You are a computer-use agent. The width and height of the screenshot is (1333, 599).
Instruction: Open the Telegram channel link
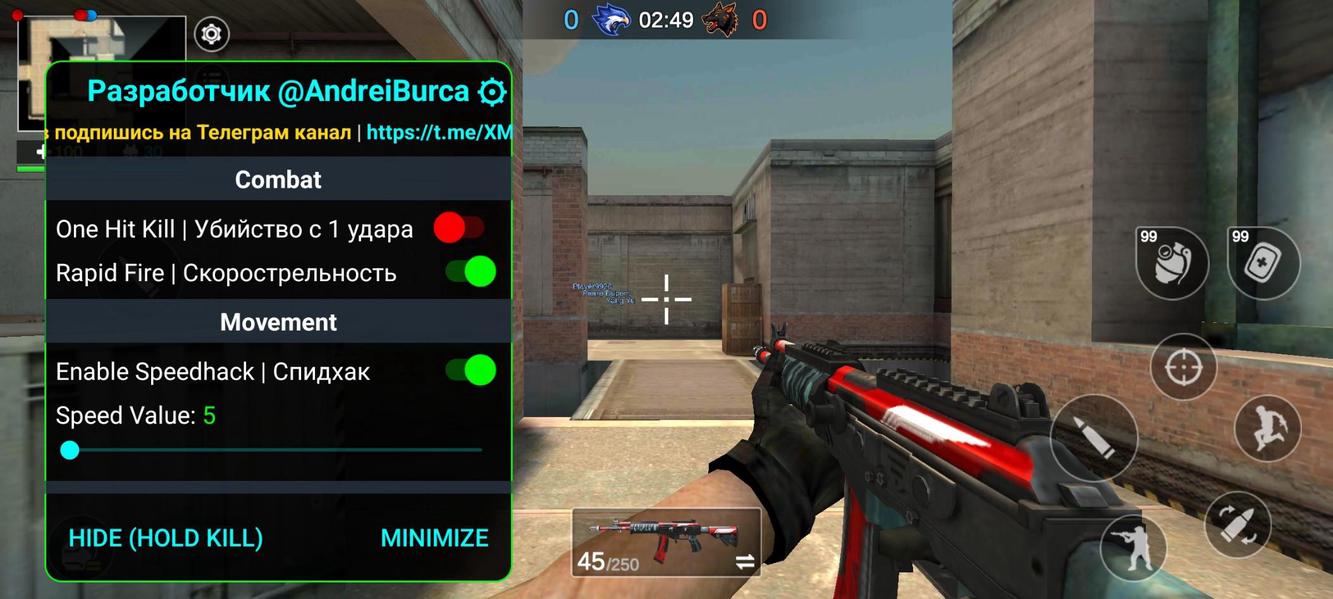pos(439,132)
